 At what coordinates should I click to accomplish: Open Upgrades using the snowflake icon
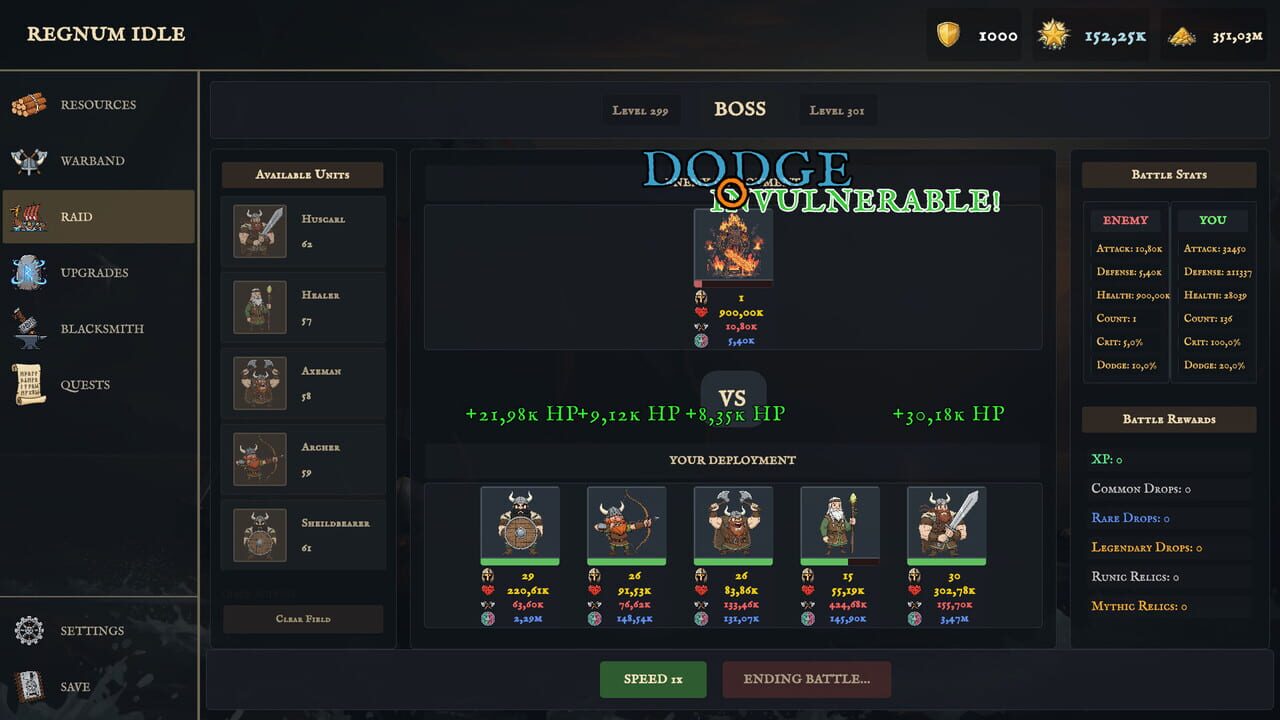30,272
